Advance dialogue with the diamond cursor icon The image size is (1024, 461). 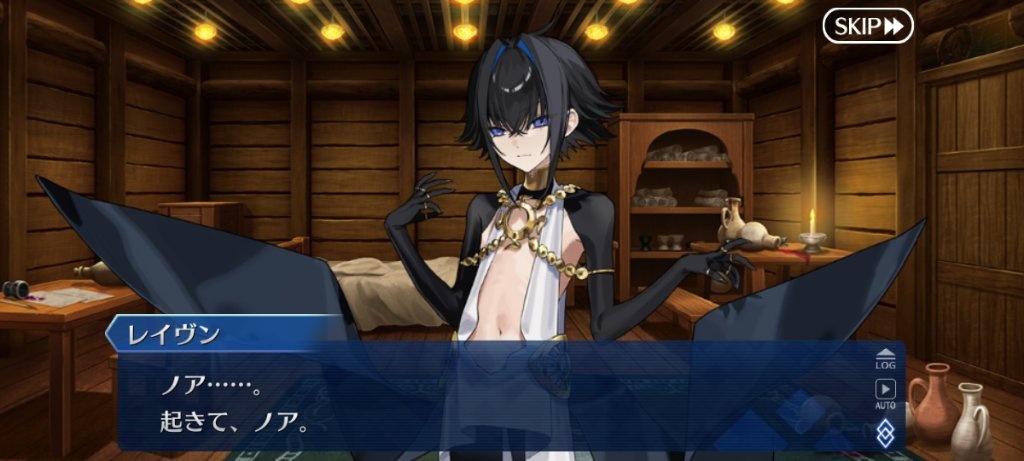(885, 432)
